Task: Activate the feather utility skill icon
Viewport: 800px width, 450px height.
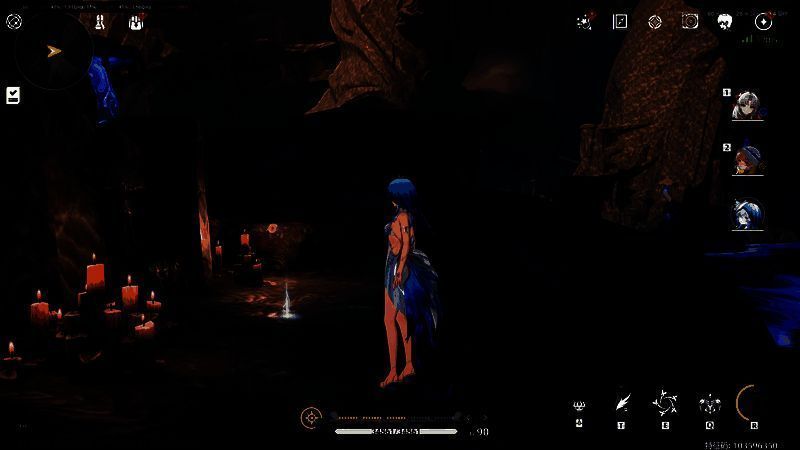Action: point(622,403)
